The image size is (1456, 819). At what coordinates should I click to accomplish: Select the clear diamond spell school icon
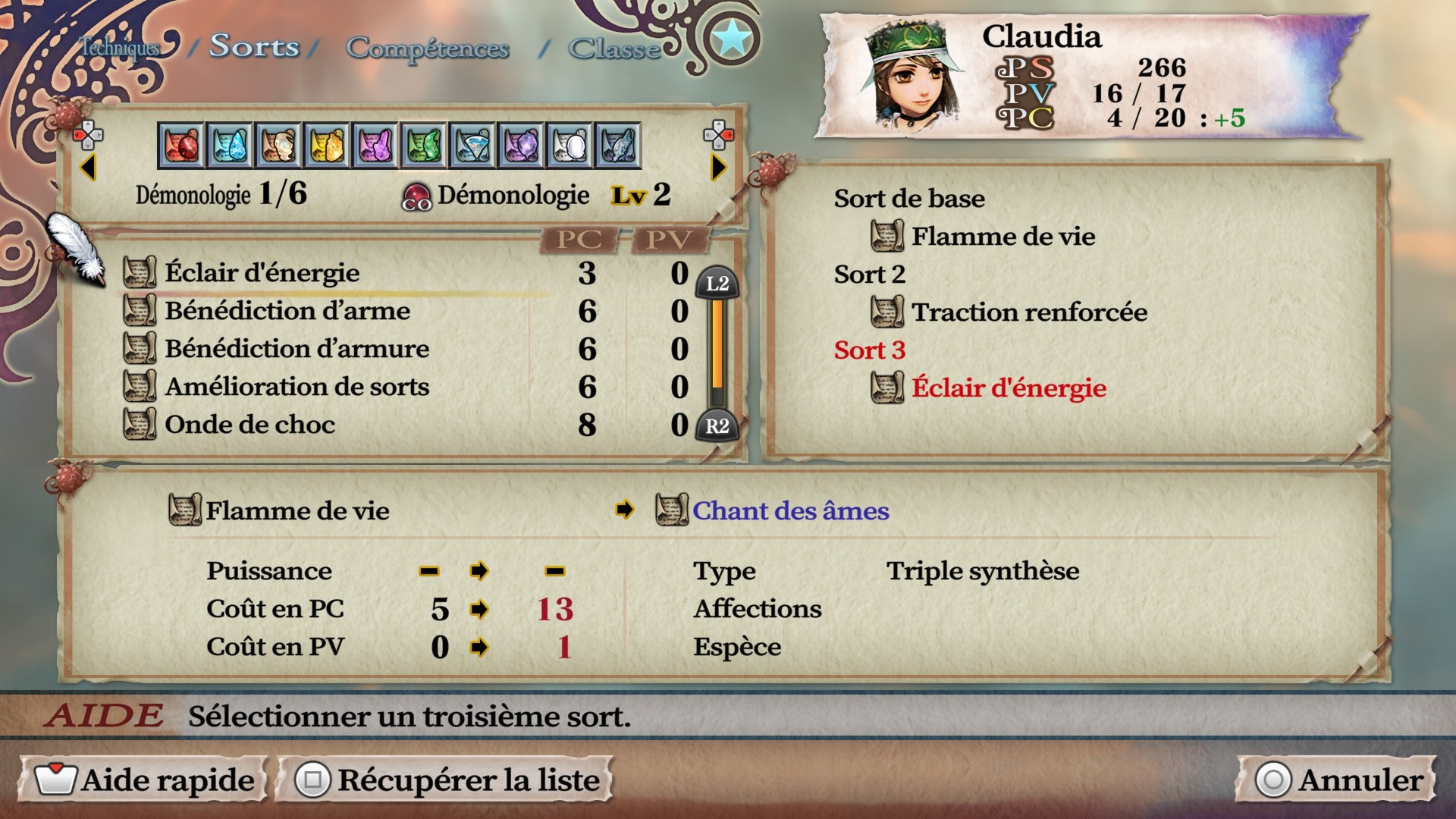click(472, 145)
